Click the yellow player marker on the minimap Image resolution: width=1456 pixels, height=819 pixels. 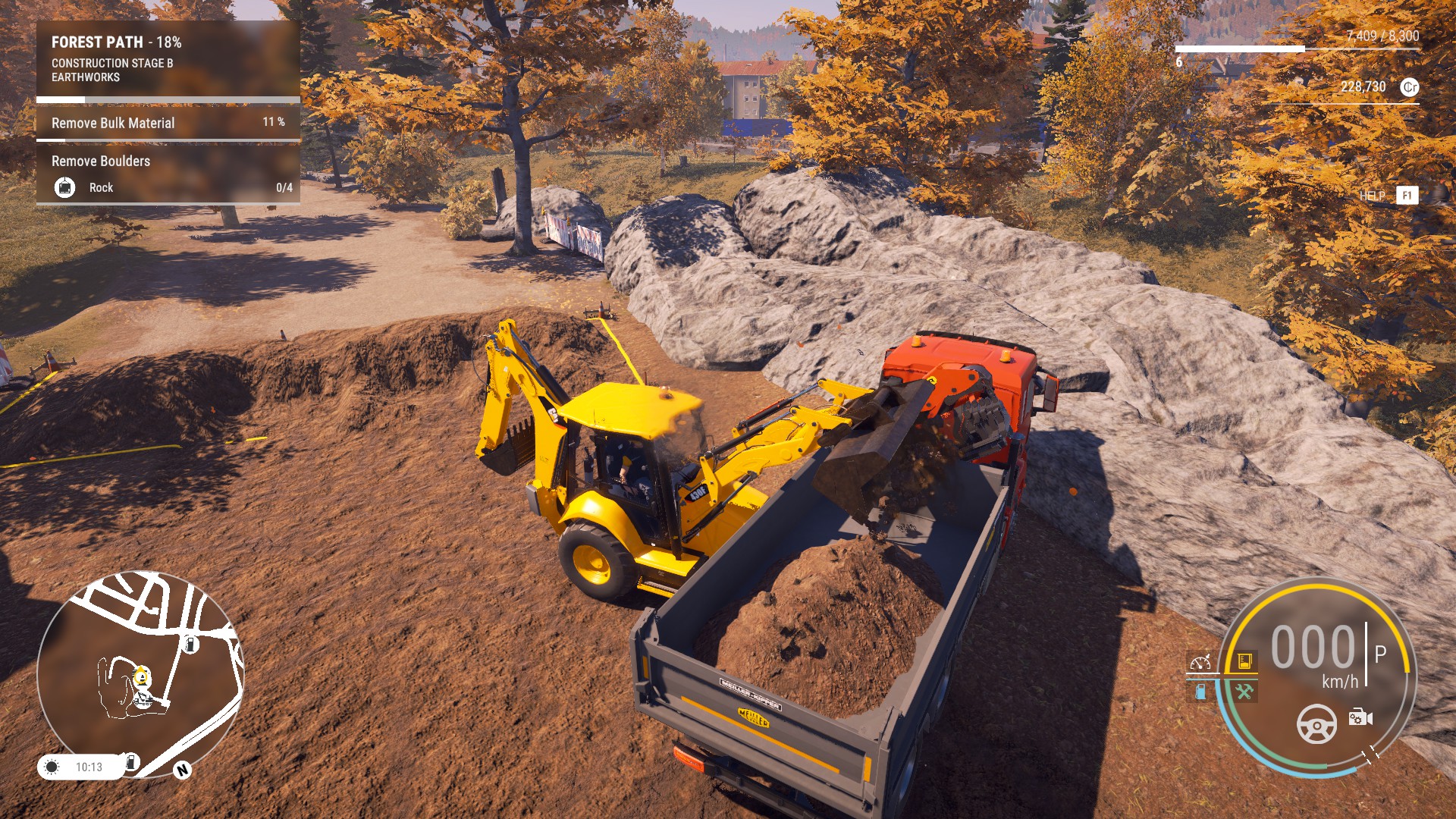pyautogui.click(x=142, y=676)
